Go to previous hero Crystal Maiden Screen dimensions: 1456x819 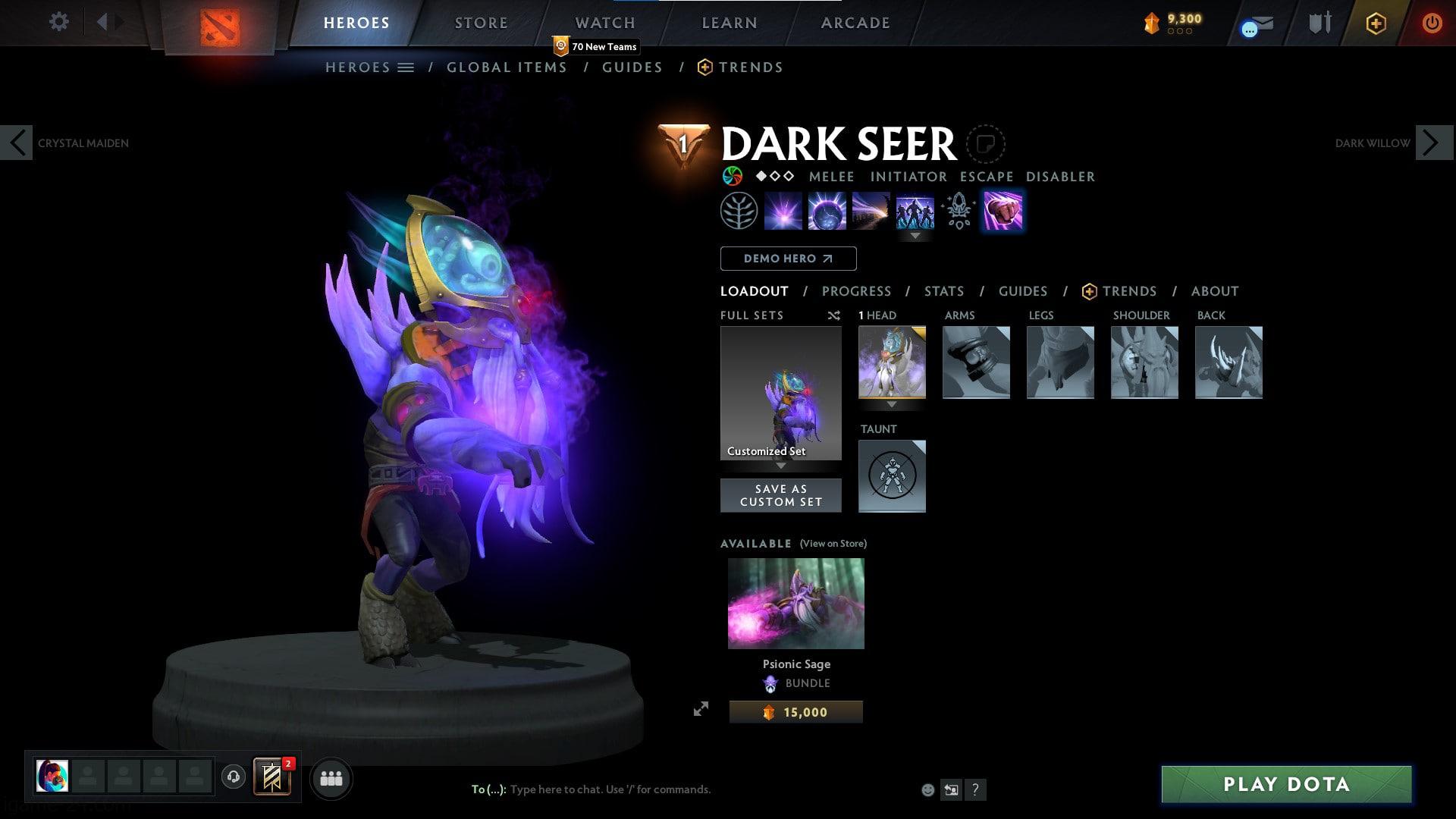tap(17, 143)
